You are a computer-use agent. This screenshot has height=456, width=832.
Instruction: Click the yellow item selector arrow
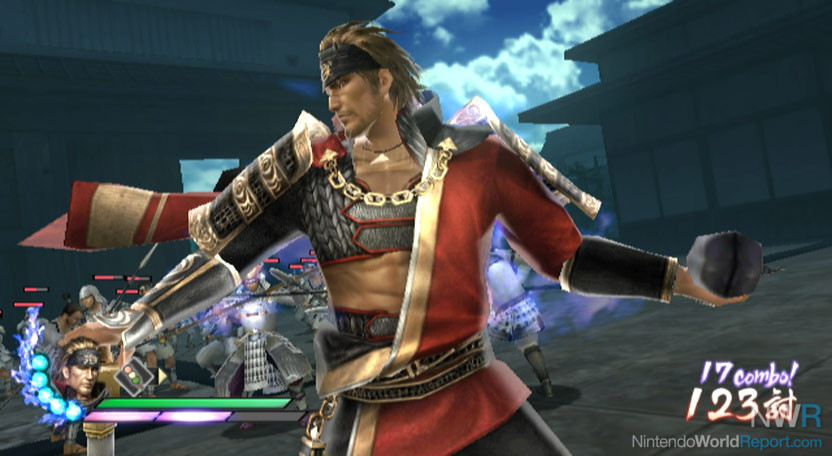(x=162, y=376)
